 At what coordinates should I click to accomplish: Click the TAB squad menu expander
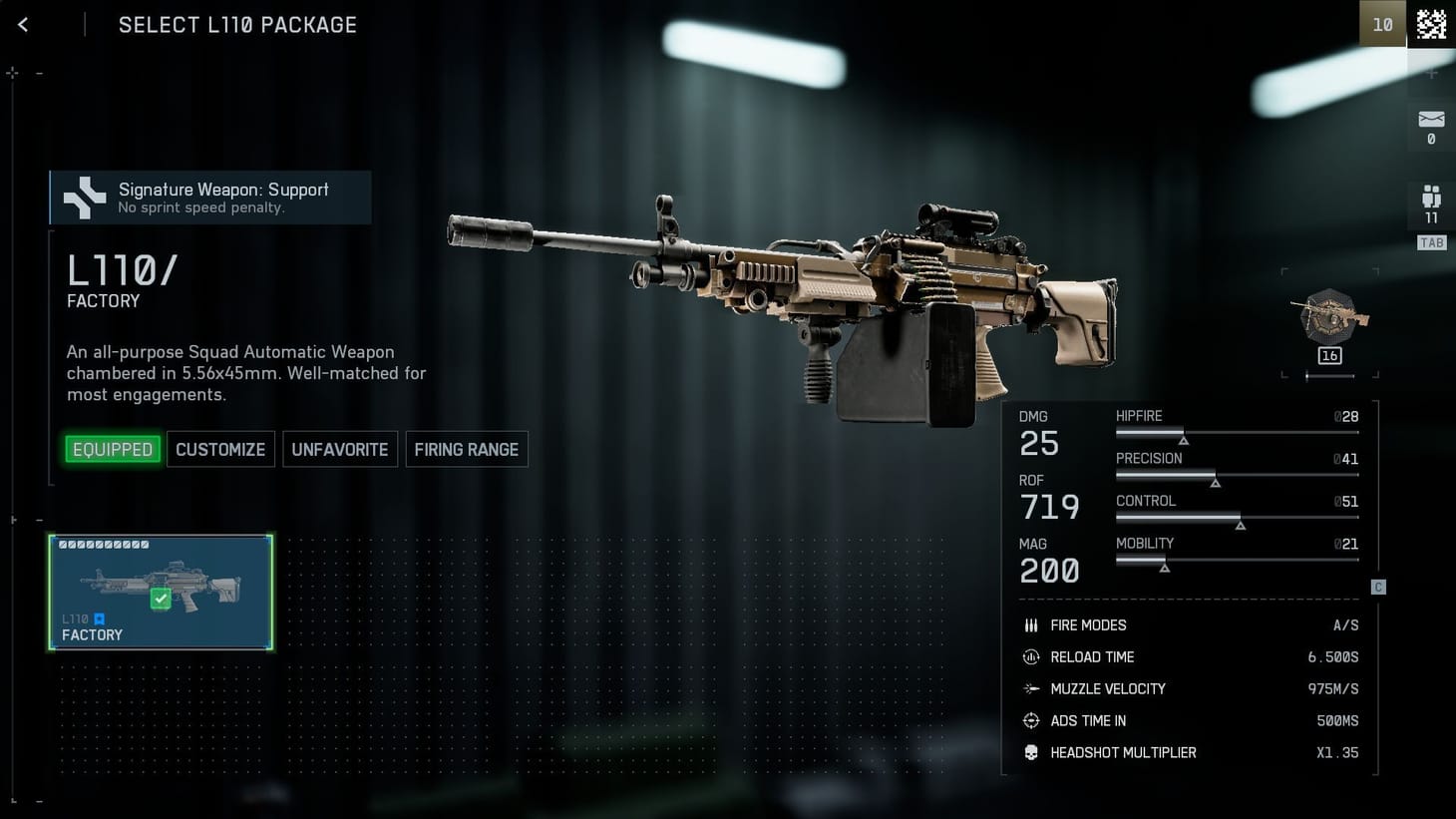(x=1431, y=242)
